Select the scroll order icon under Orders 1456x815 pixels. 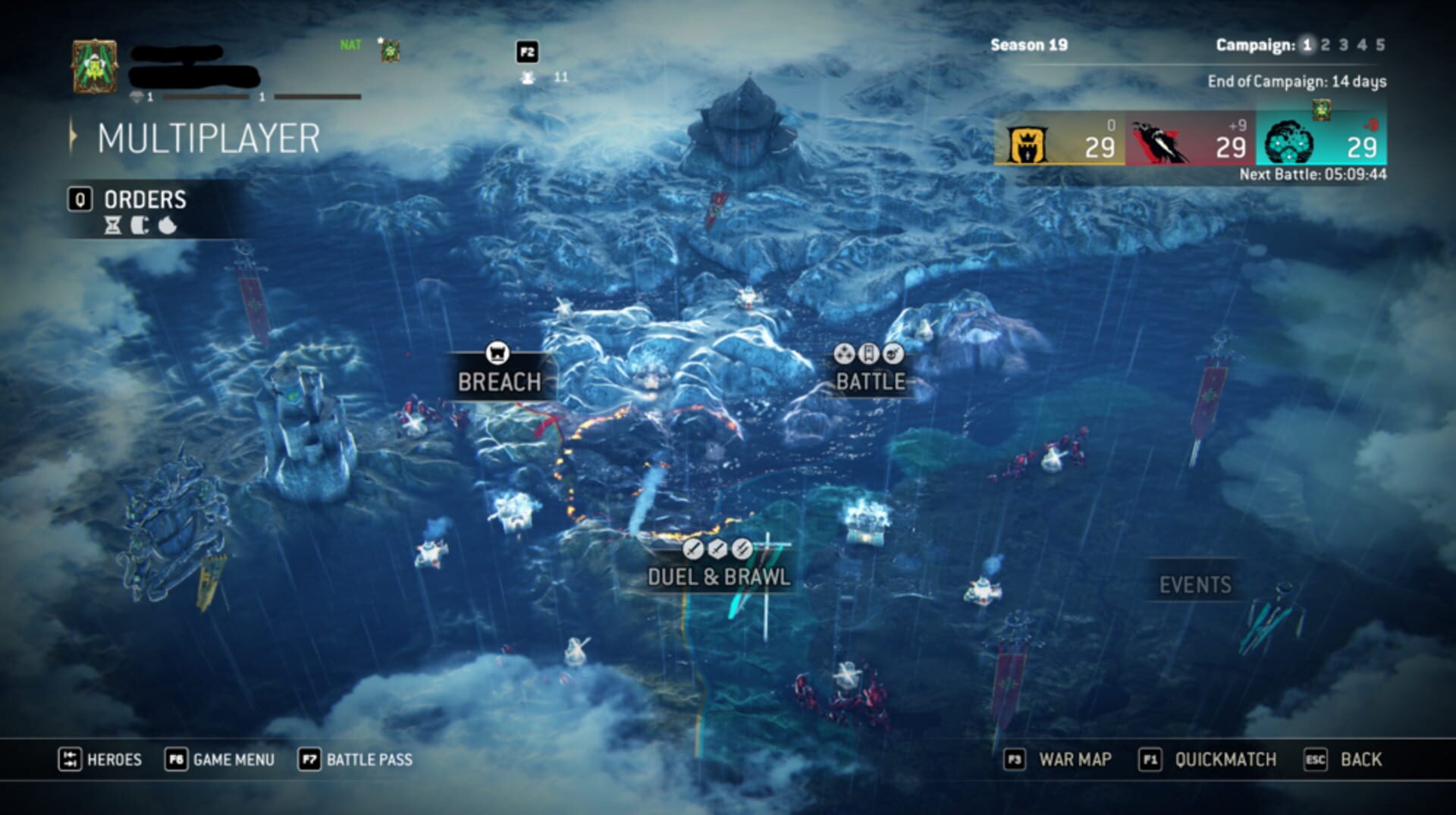[140, 225]
